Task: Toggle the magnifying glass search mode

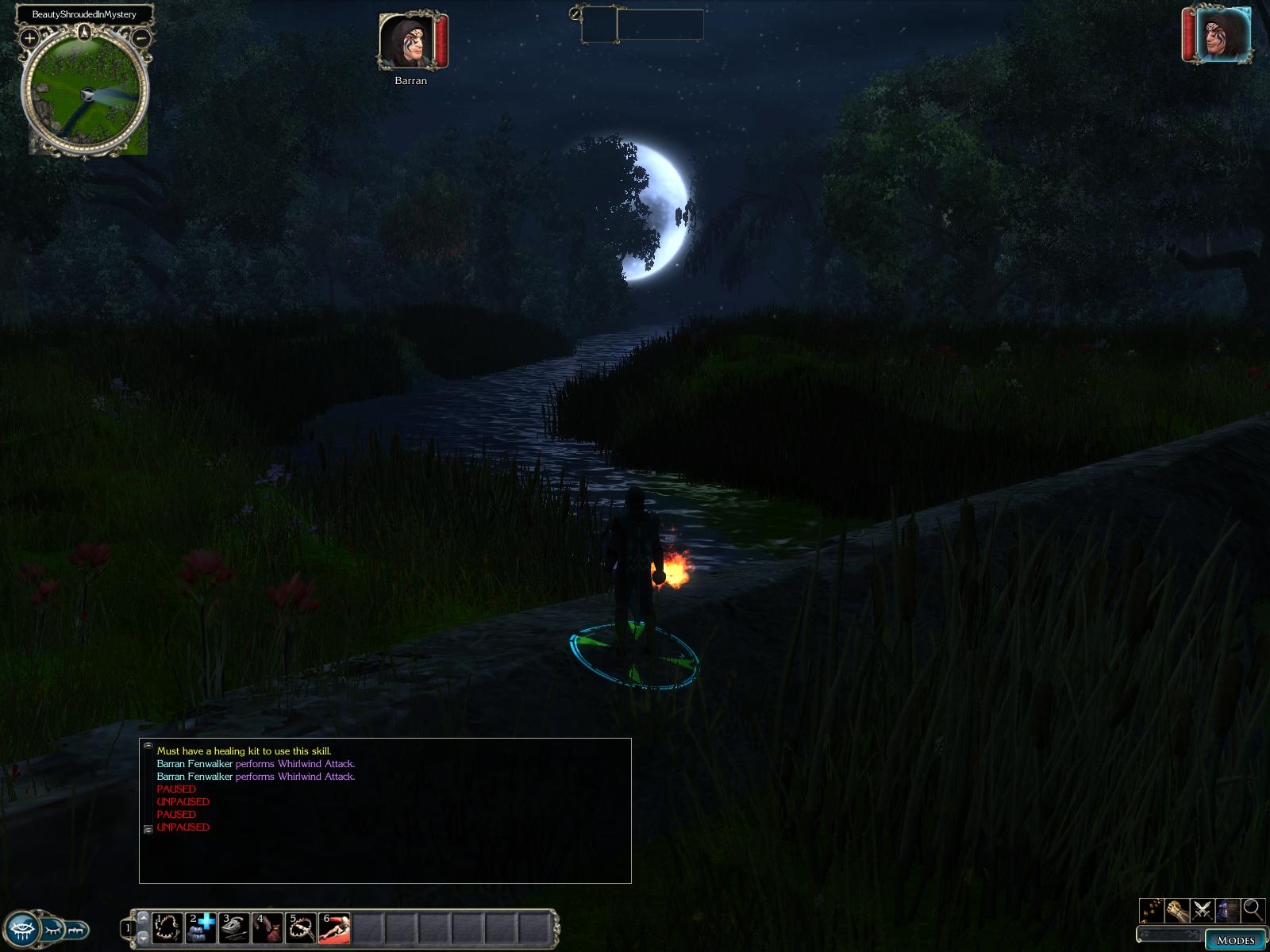Action: click(x=1253, y=909)
